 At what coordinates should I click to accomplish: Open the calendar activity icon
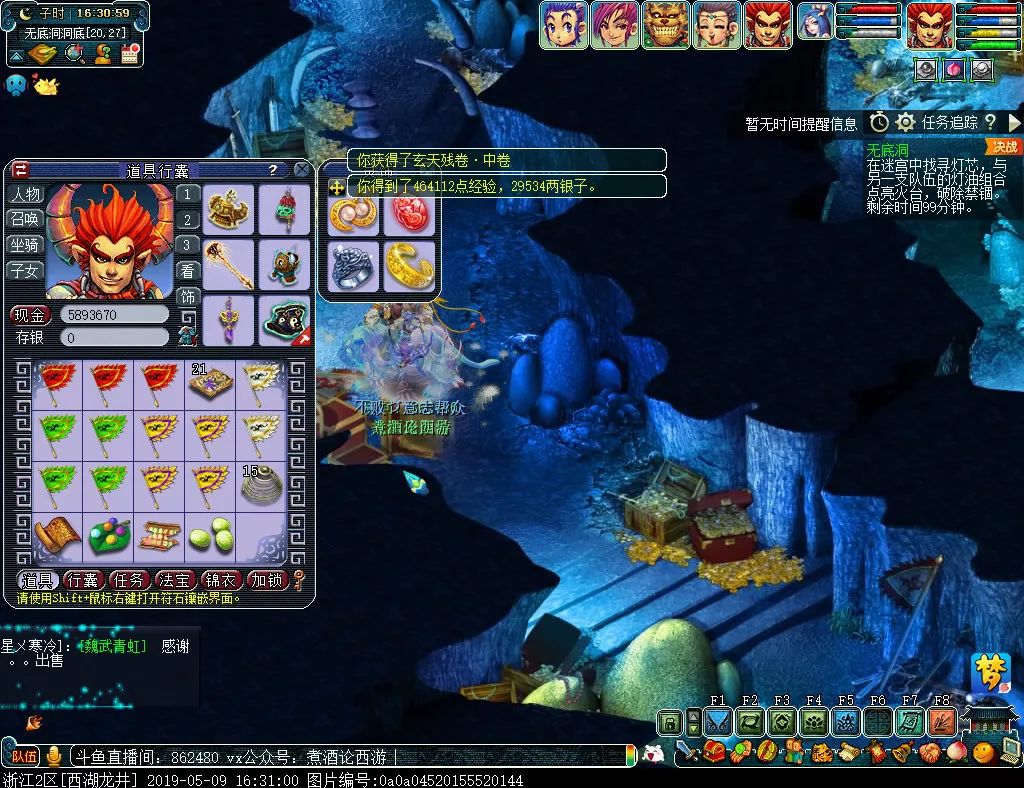129,54
